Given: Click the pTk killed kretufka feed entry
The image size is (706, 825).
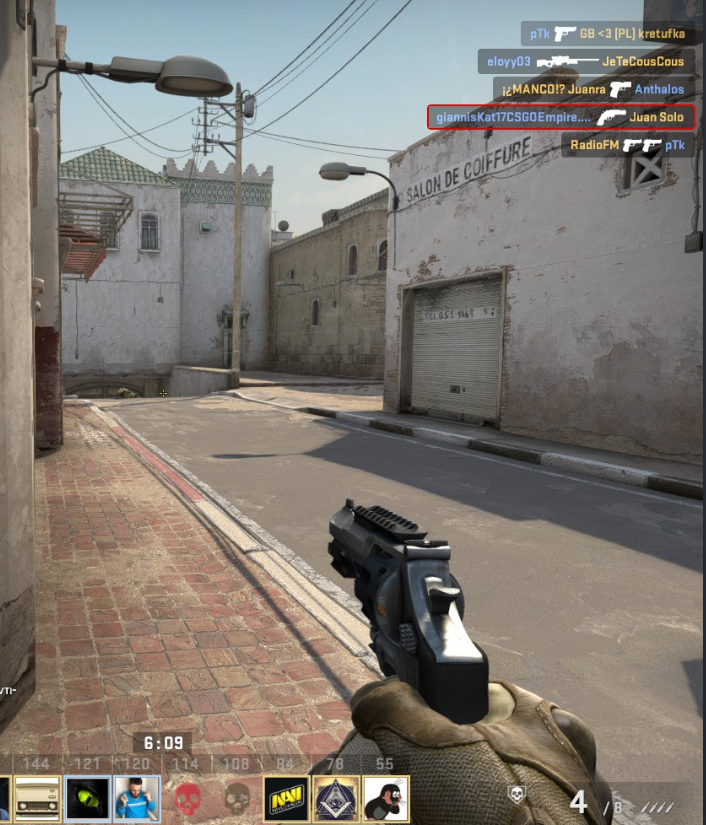Looking at the screenshot, I should (x=607, y=34).
